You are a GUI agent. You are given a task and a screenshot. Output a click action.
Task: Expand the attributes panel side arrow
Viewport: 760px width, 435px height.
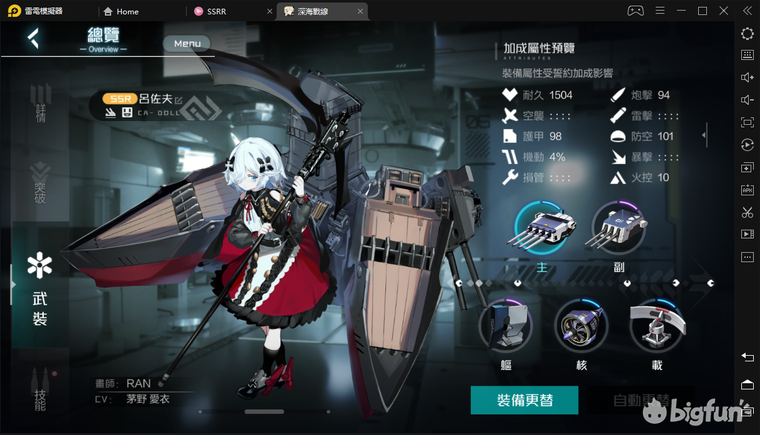(x=705, y=134)
